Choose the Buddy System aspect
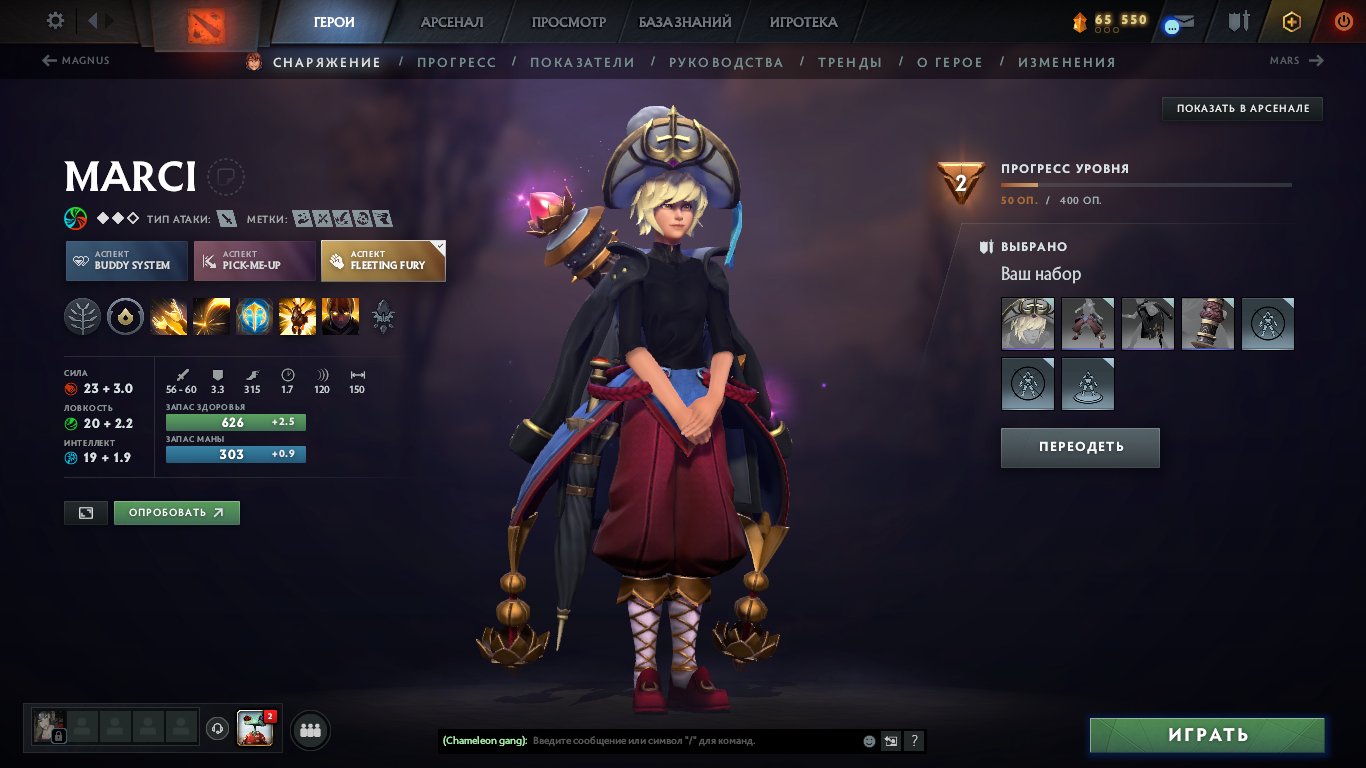 coord(127,261)
